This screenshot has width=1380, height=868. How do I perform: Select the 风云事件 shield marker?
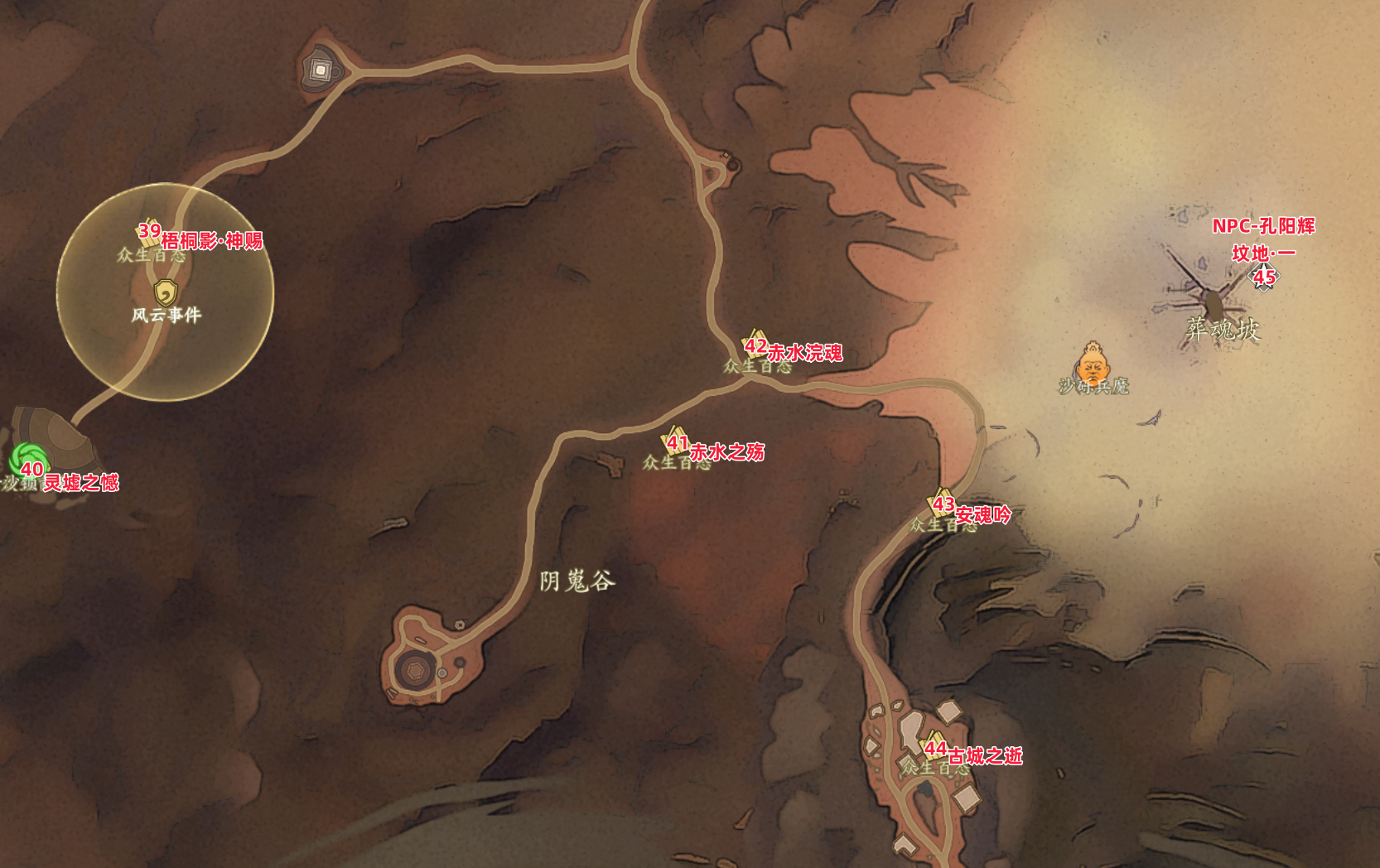pyautogui.click(x=166, y=293)
